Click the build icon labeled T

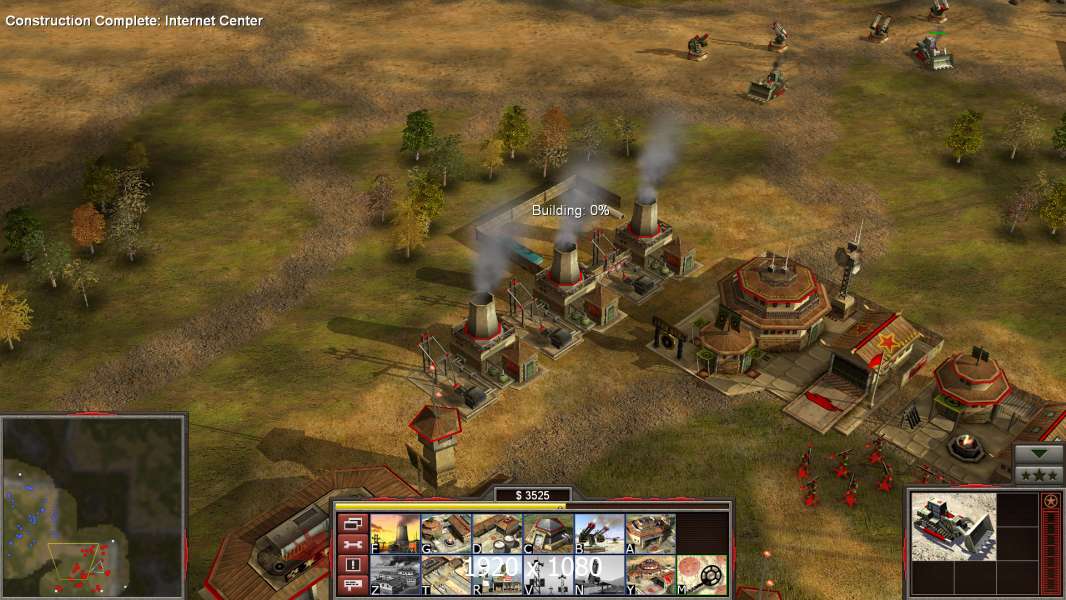coord(446,575)
